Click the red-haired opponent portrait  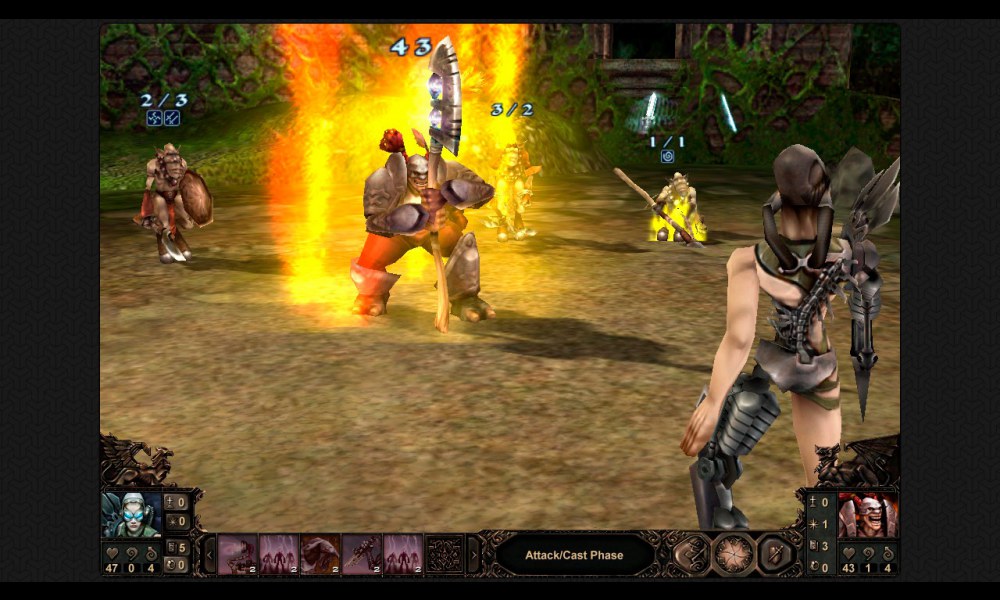867,514
